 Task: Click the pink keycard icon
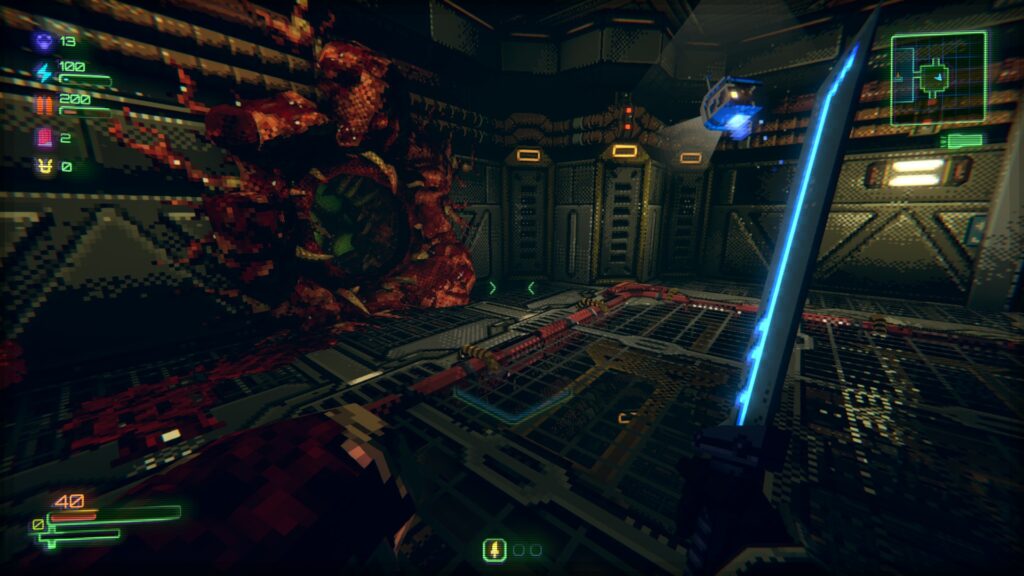(x=45, y=137)
